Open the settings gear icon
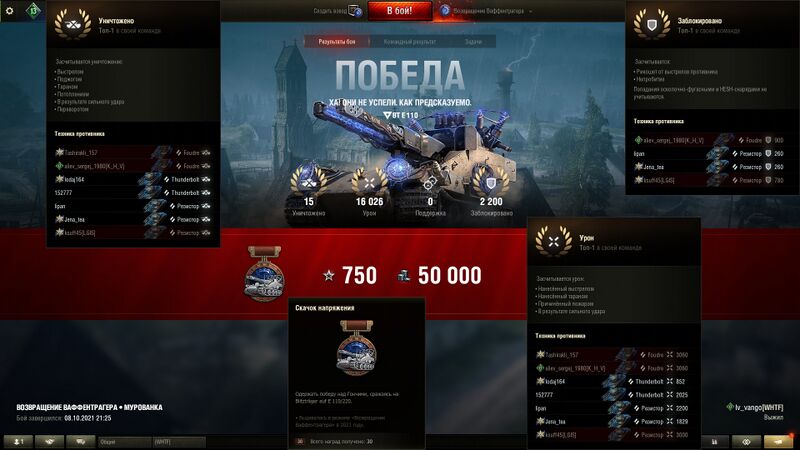Screen dimensions: 800x450 (10, 10)
